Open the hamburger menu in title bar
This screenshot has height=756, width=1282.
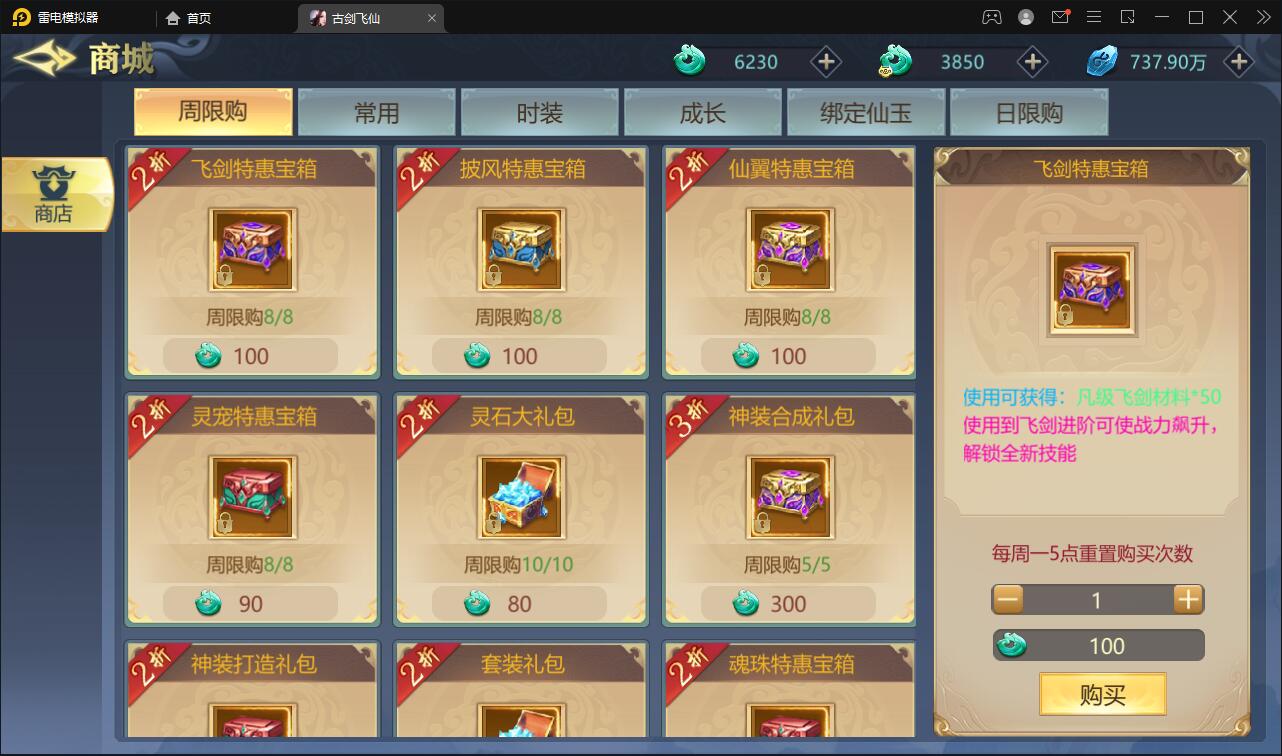1095,17
